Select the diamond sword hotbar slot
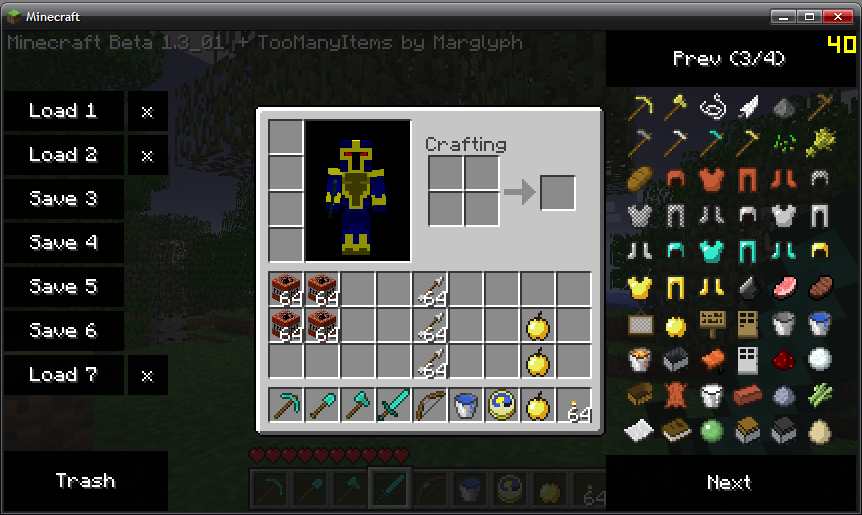This screenshot has height=515, width=862. [x=393, y=406]
